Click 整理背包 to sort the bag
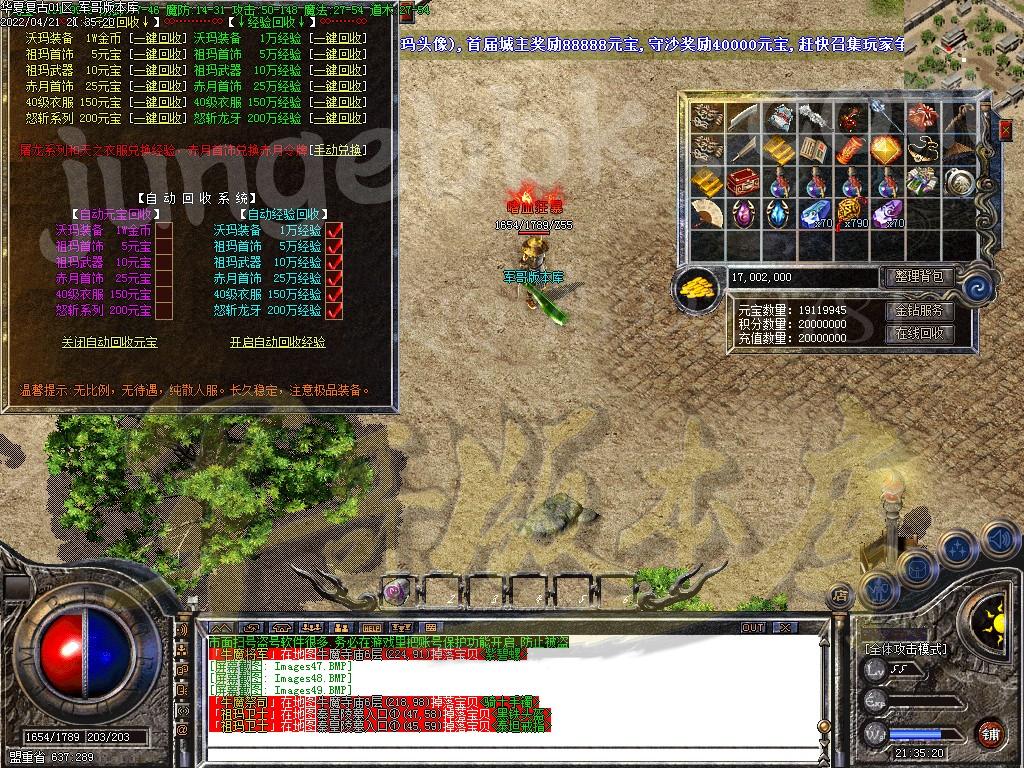 [919, 276]
